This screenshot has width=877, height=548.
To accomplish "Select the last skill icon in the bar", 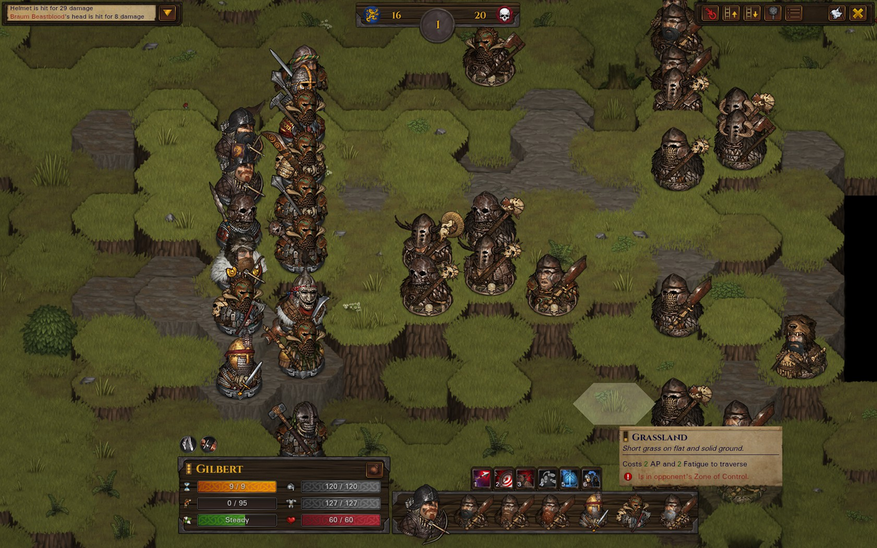I will (x=591, y=479).
